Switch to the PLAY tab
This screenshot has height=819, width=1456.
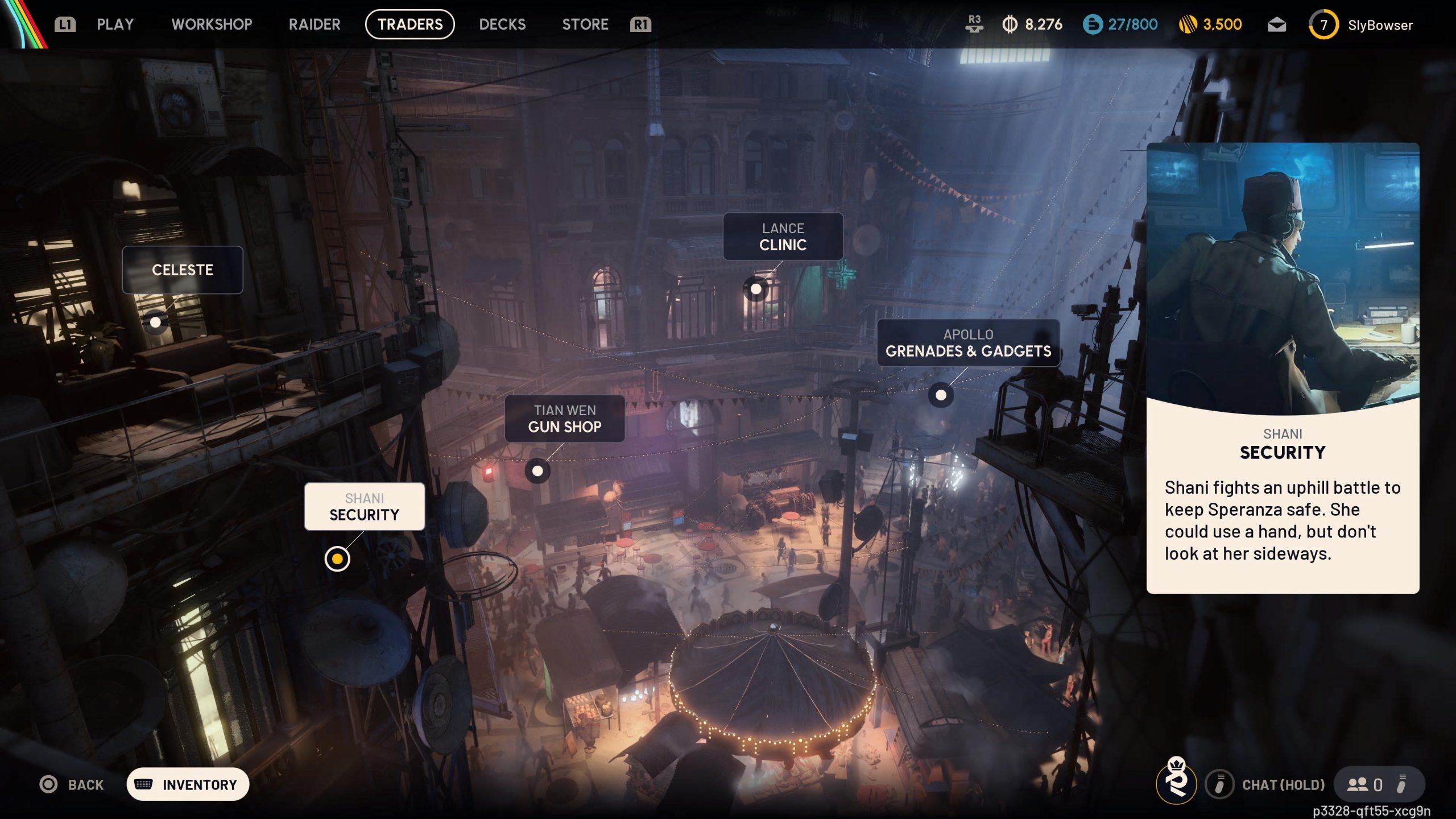coord(115,24)
